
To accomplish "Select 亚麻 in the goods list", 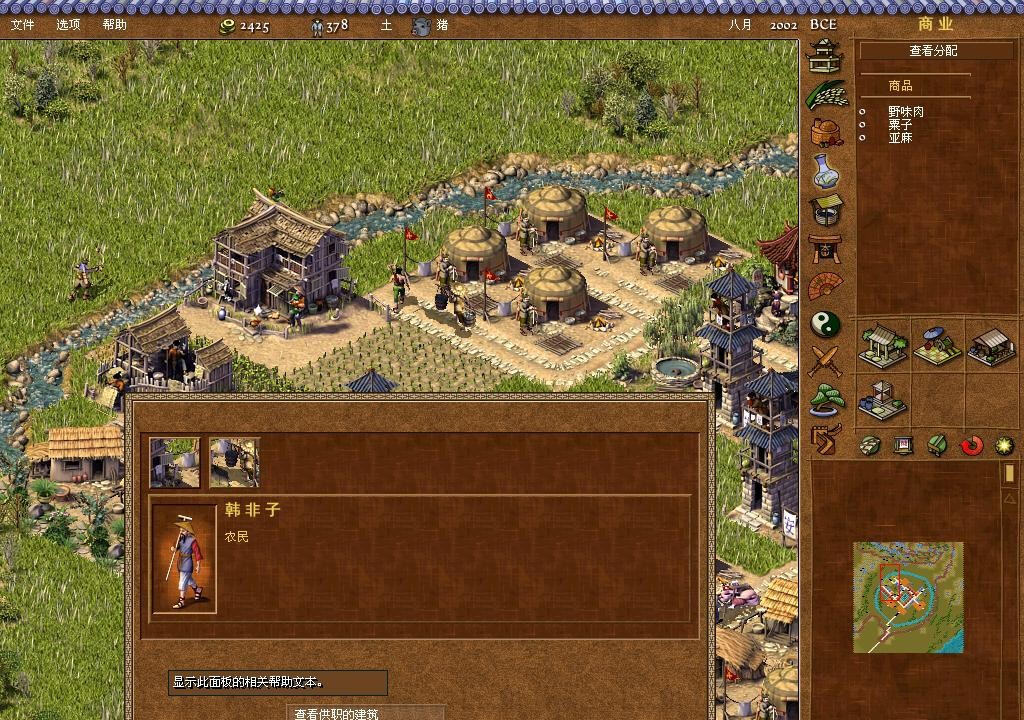I will click(900, 138).
